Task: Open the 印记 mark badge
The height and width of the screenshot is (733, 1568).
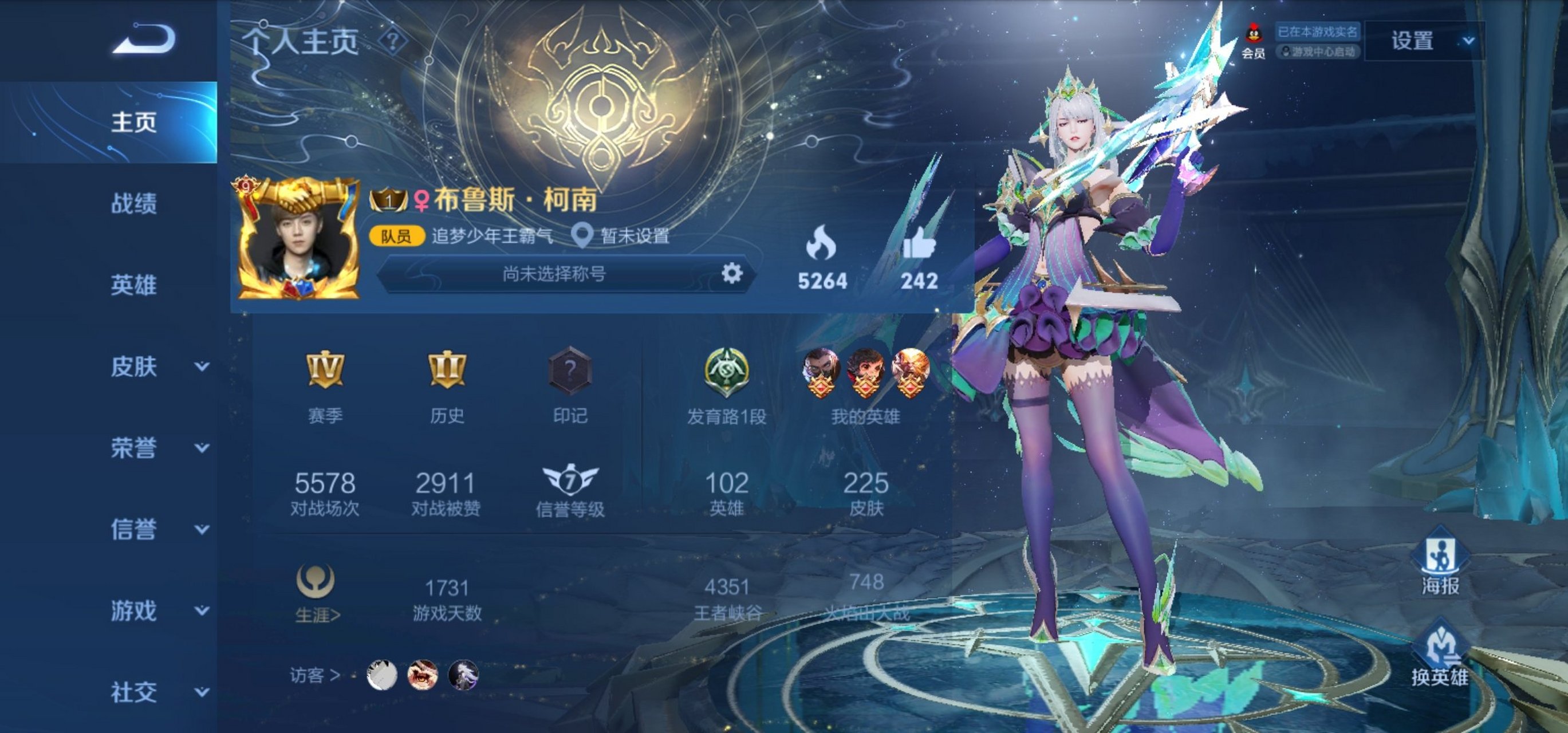Action: coord(570,370)
